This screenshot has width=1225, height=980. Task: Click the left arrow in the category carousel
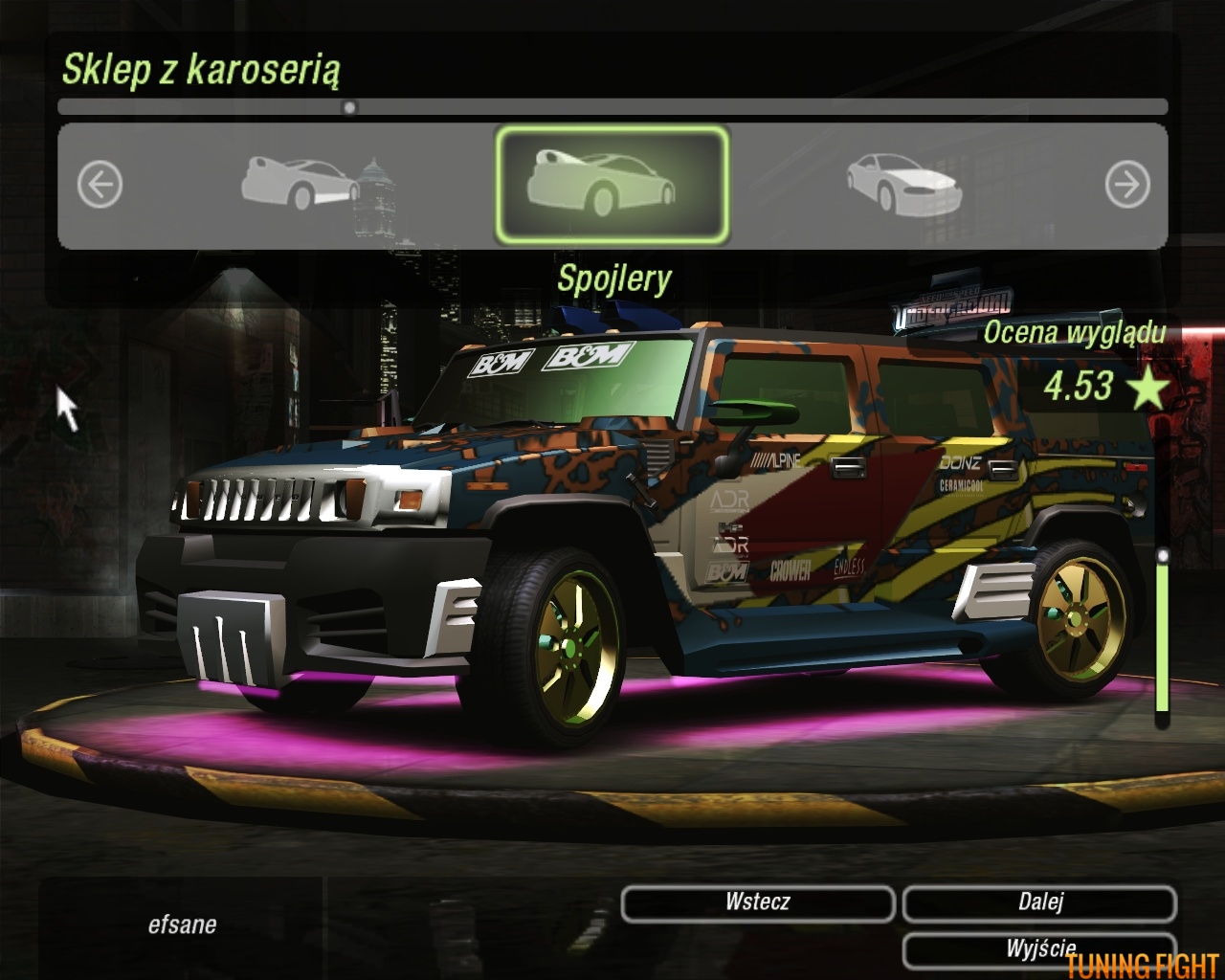pyautogui.click(x=100, y=184)
